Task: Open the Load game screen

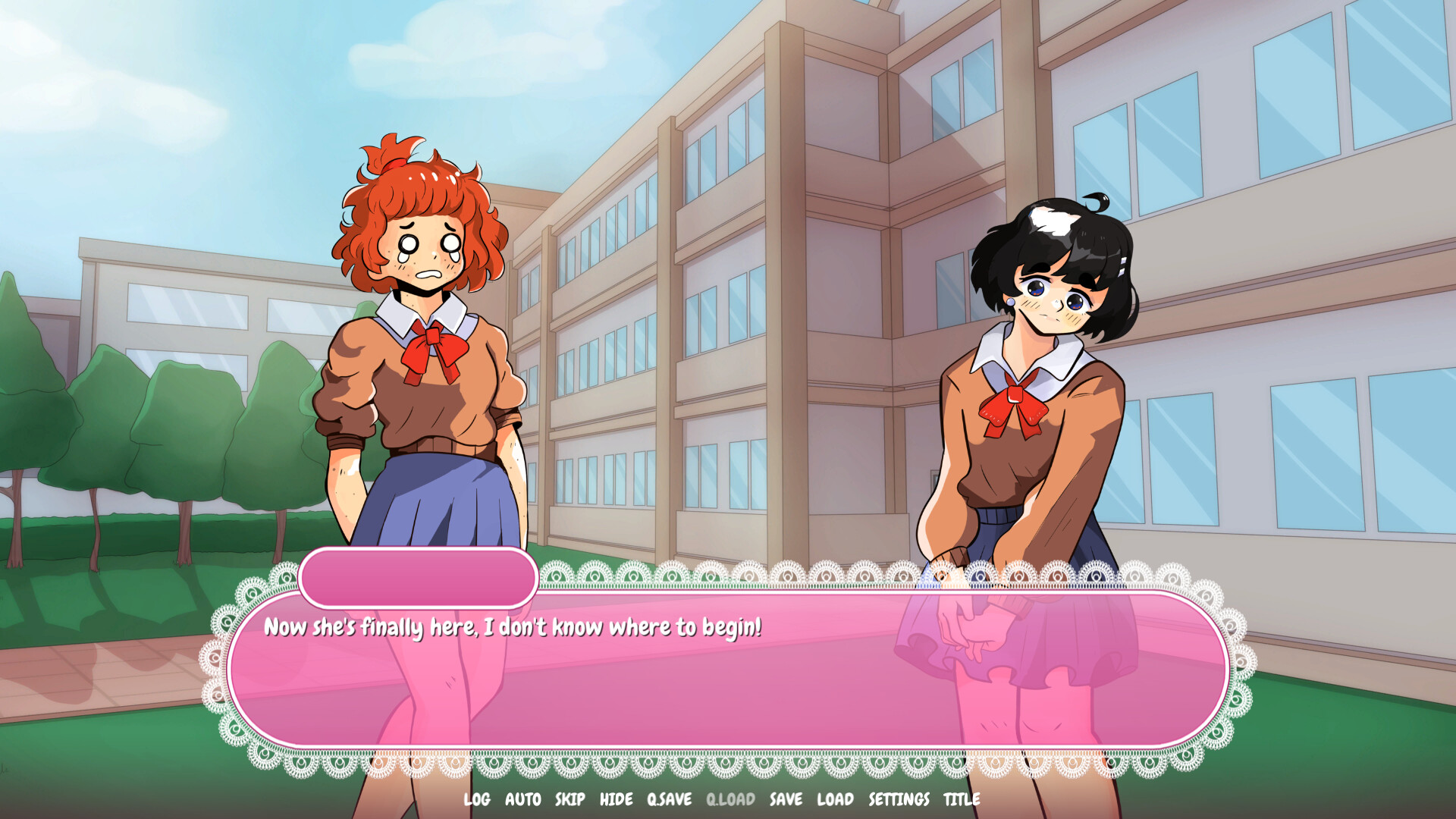Action: pyautogui.click(x=835, y=799)
